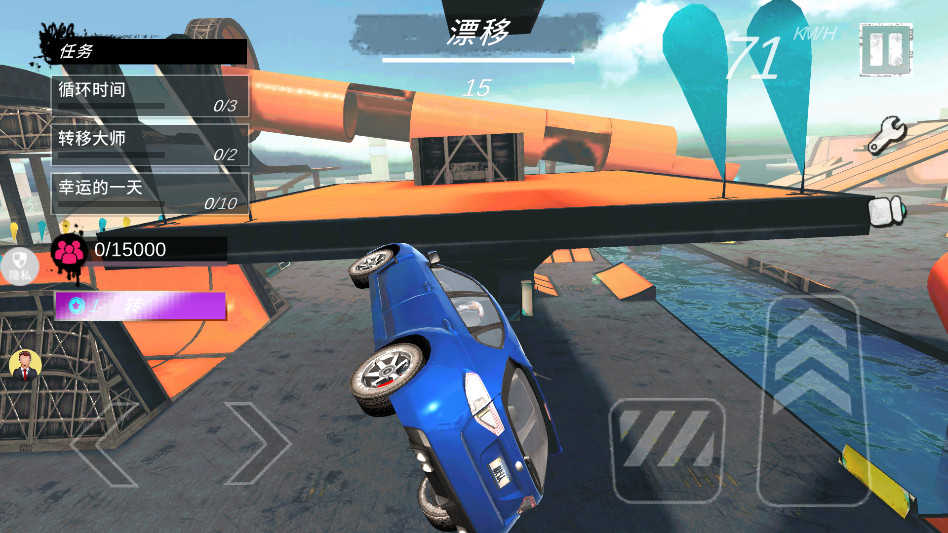Pause the game with the pause button
The image size is (948, 533).
(886, 50)
